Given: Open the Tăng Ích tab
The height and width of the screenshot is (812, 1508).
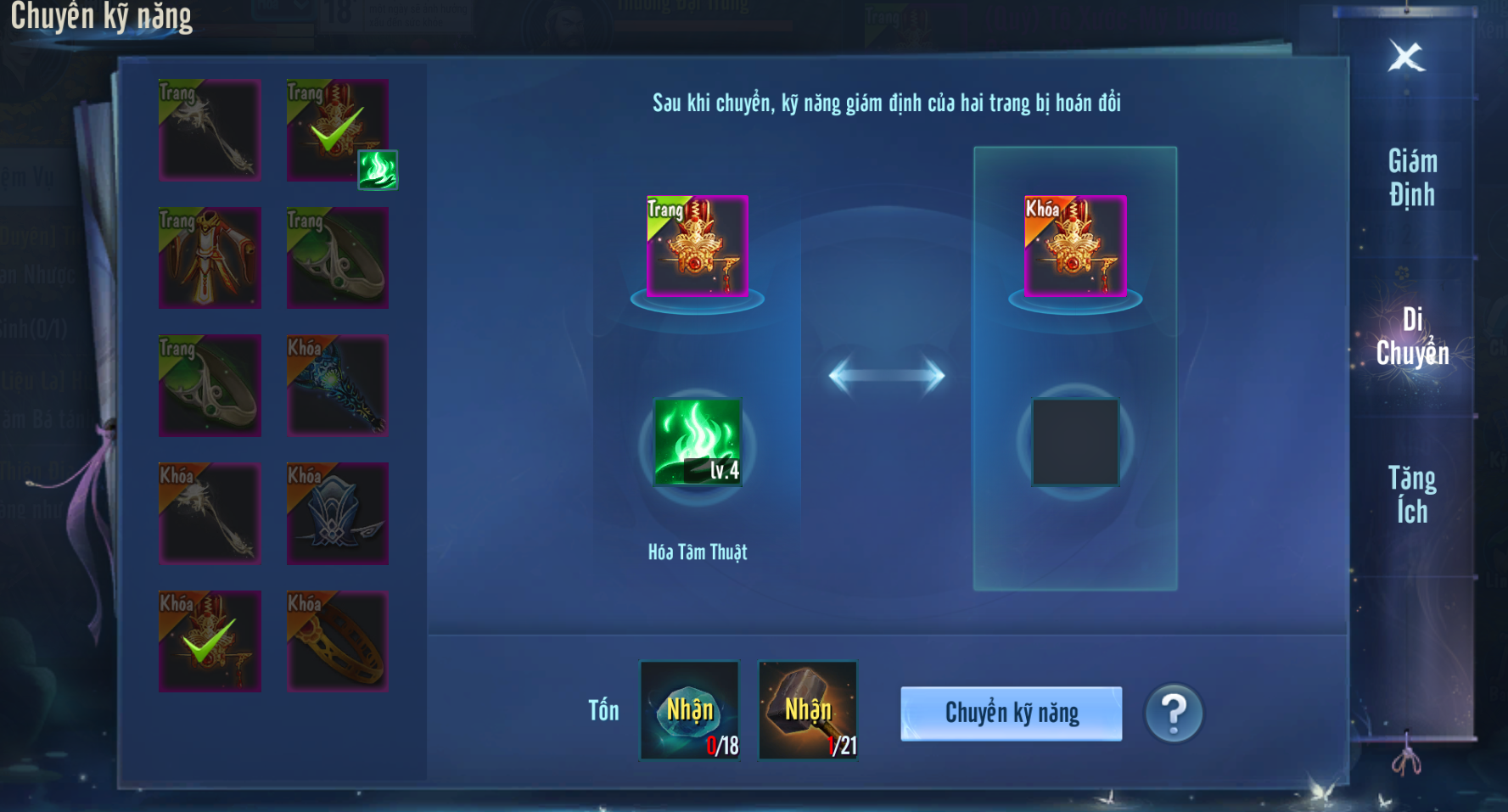Looking at the screenshot, I should tap(1412, 495).
